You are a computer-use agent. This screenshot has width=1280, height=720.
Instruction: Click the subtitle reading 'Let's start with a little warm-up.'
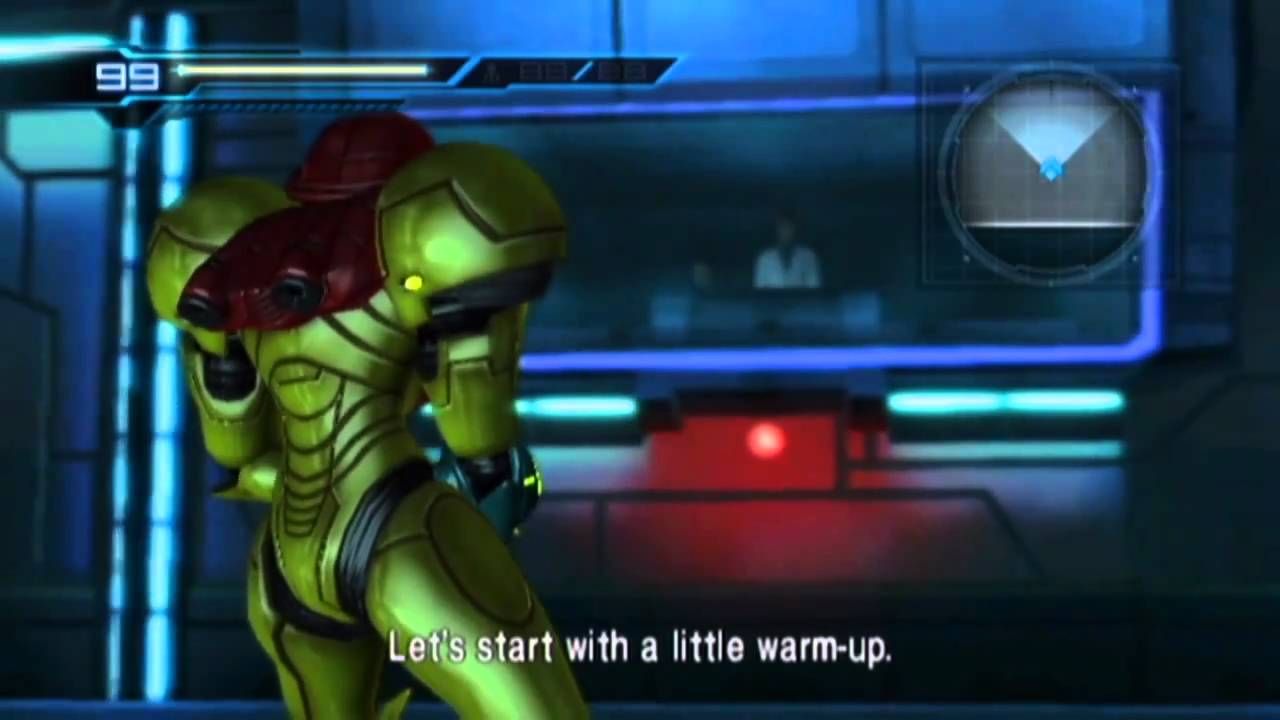pos(640,648)
